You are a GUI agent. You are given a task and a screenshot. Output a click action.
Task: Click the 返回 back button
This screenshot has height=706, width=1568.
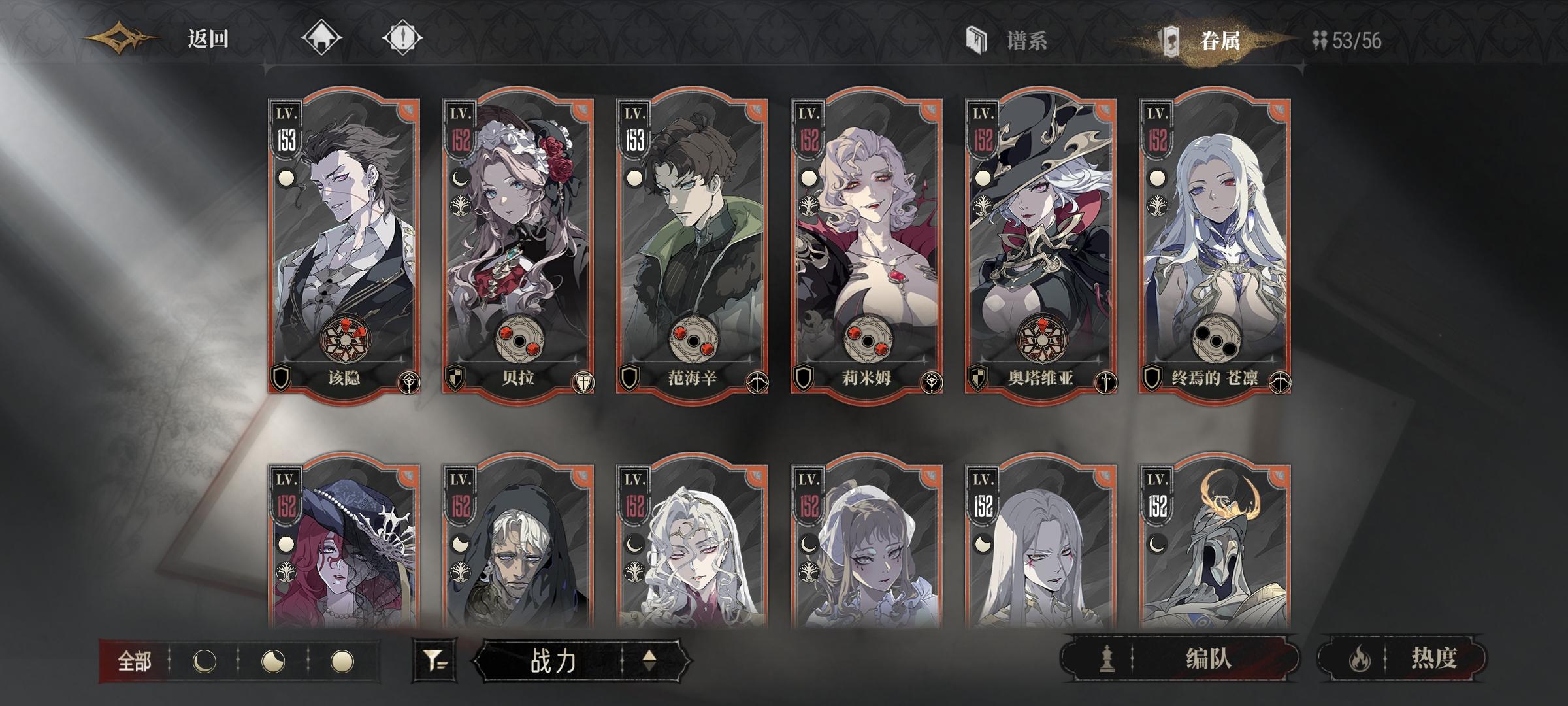click(x=209, y=37)
